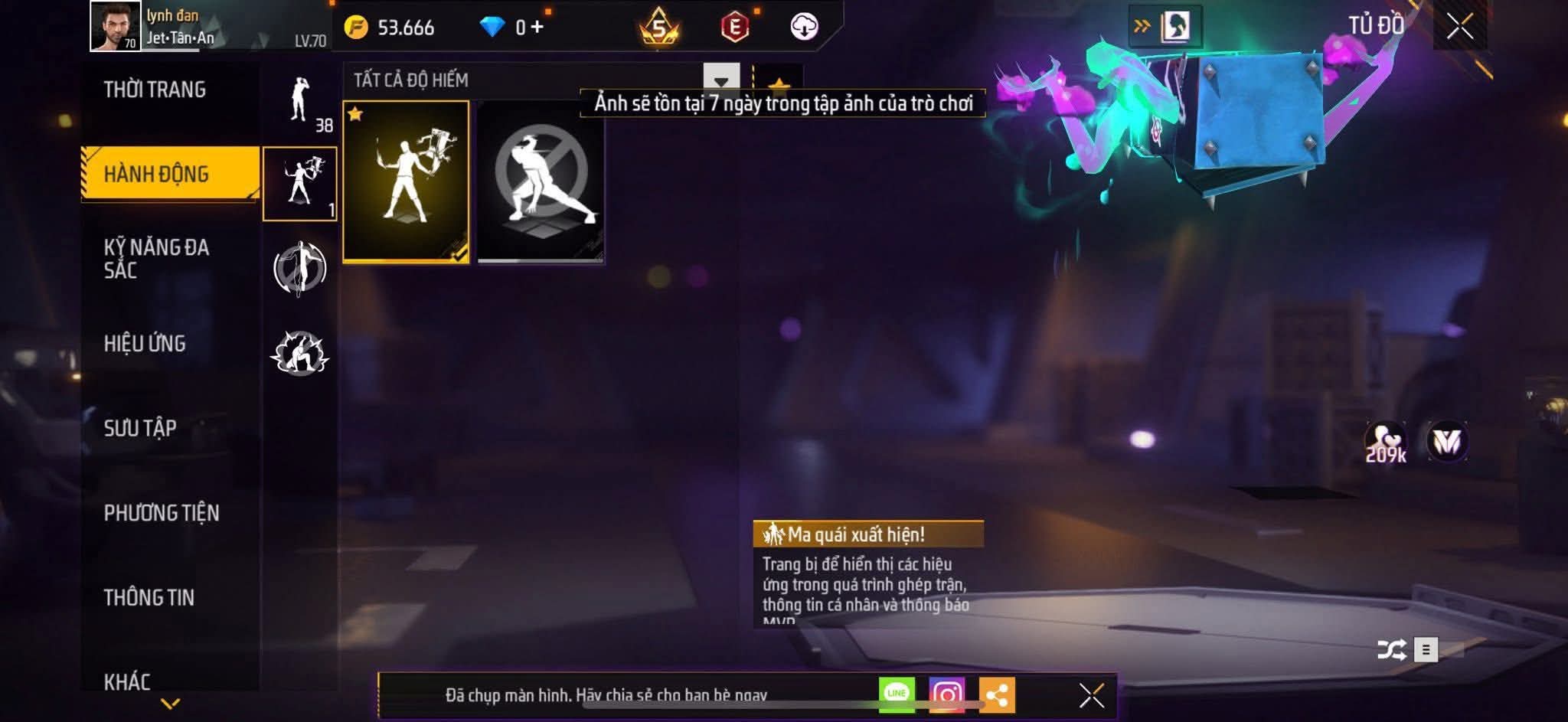
Task: Choose the crossed-out unequip emote tile
Action: click(x=541, y=181)
